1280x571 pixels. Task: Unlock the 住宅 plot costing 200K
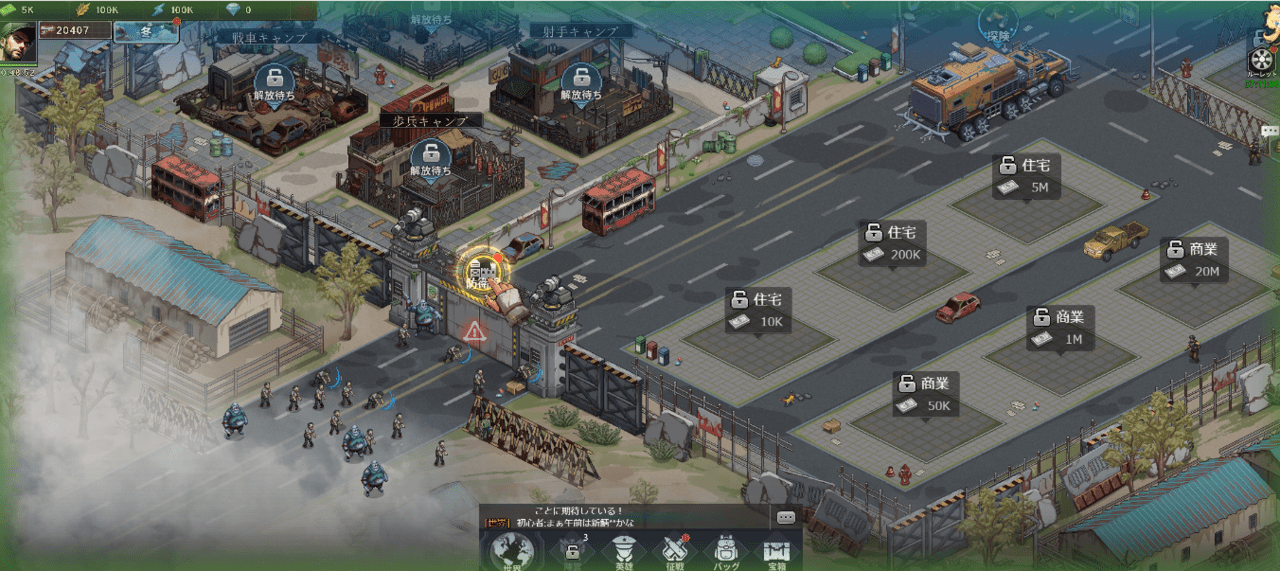tap(893, 243)
